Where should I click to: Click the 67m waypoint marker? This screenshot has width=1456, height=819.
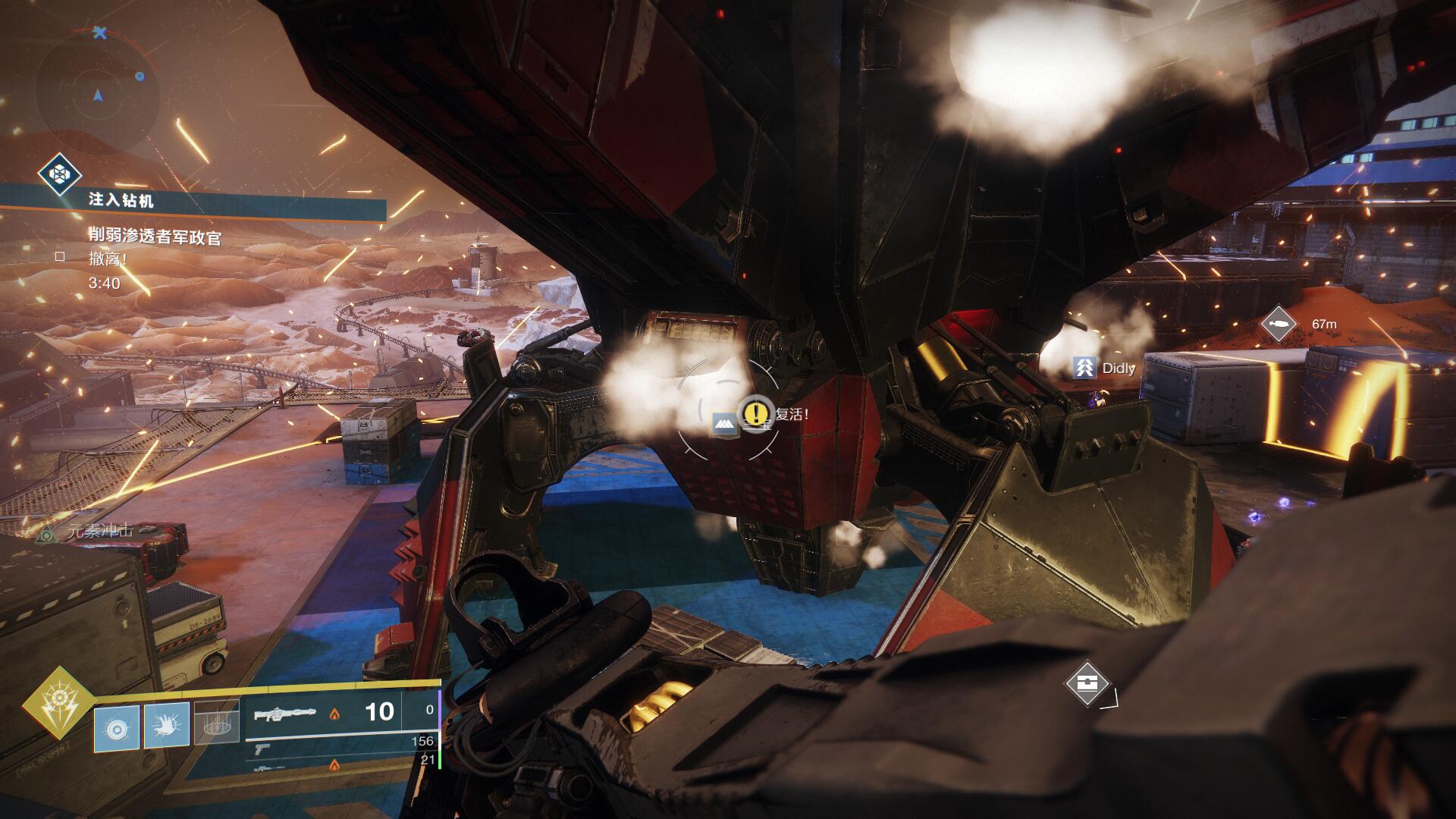(x=1279, y=324)
